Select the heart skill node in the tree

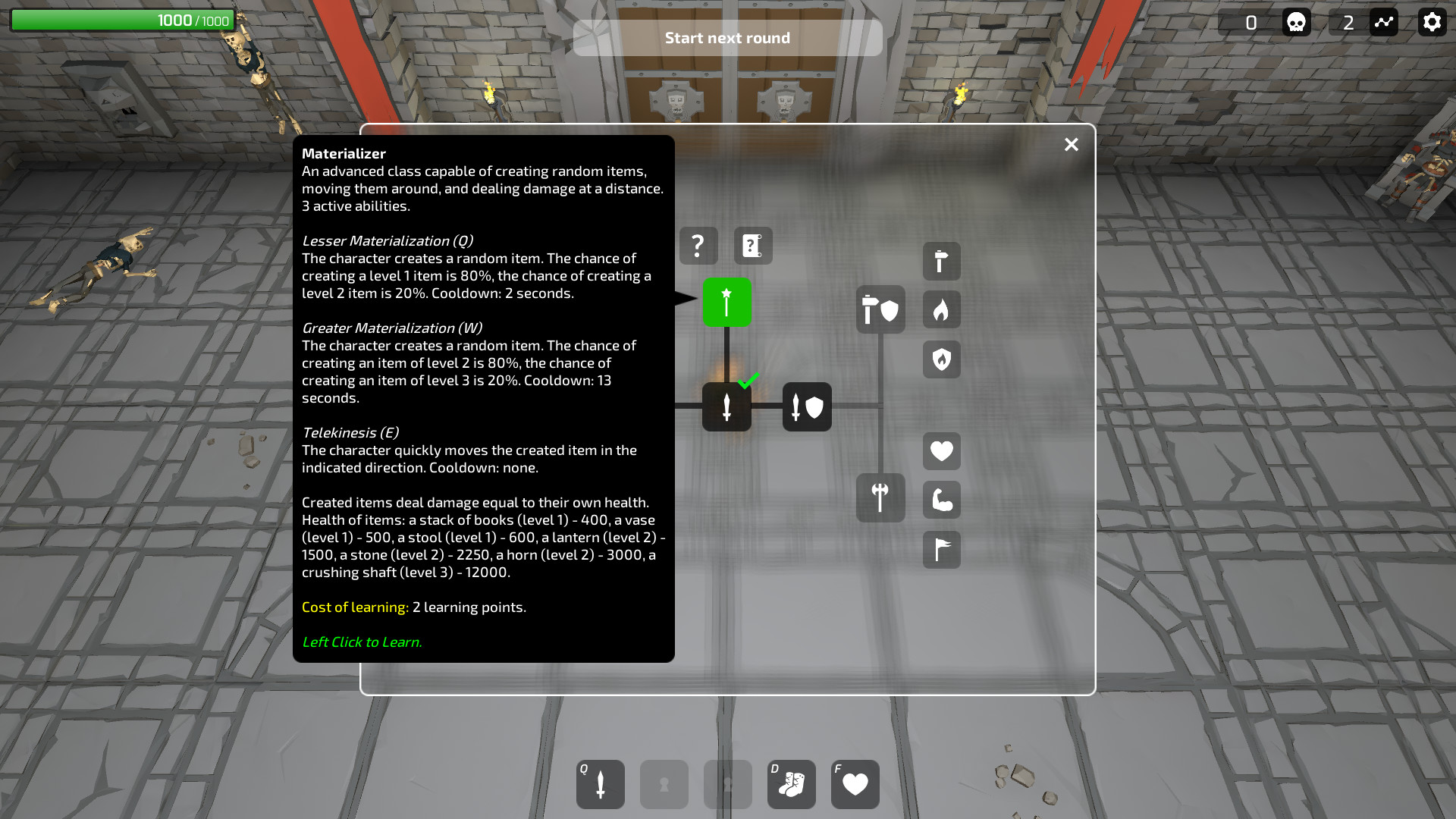tap(941, 451)
